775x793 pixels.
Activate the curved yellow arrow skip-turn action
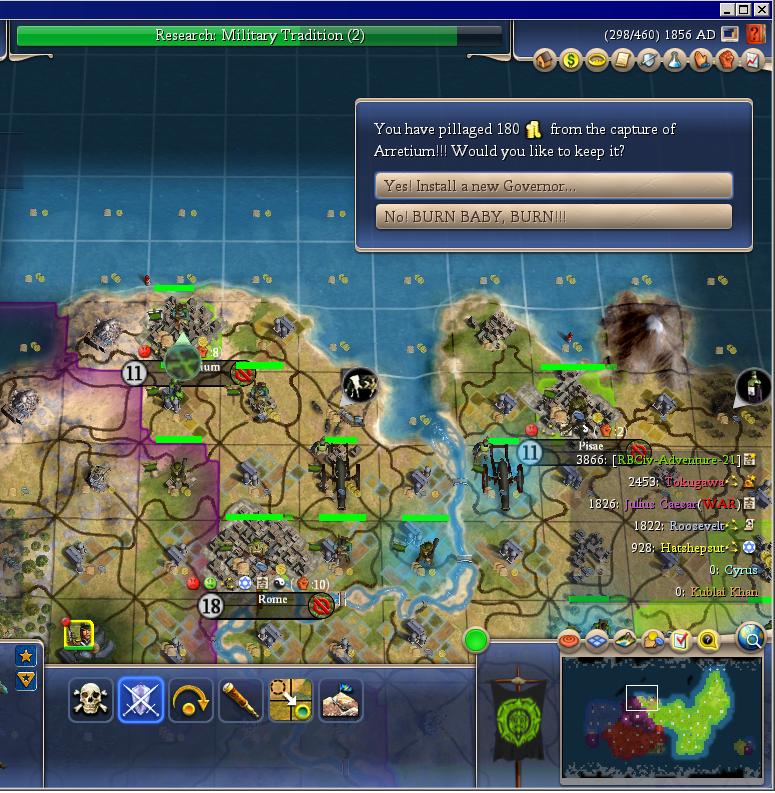[190, 700]
